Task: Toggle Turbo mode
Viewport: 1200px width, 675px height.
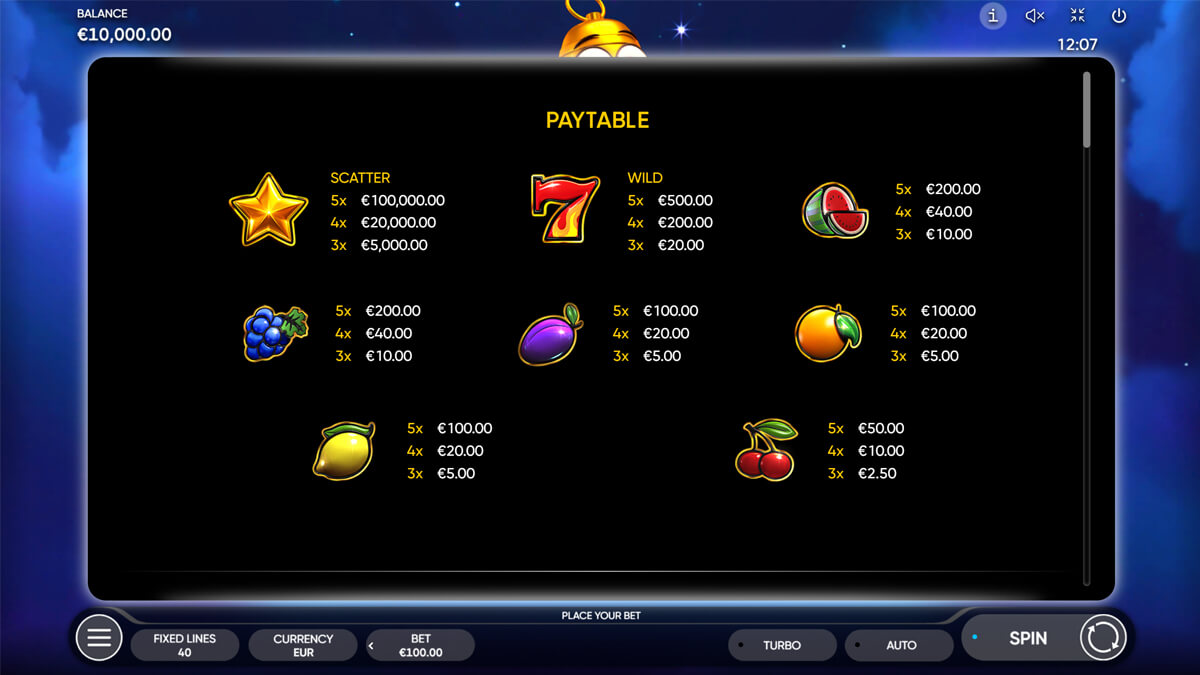Action: (781, 645)
